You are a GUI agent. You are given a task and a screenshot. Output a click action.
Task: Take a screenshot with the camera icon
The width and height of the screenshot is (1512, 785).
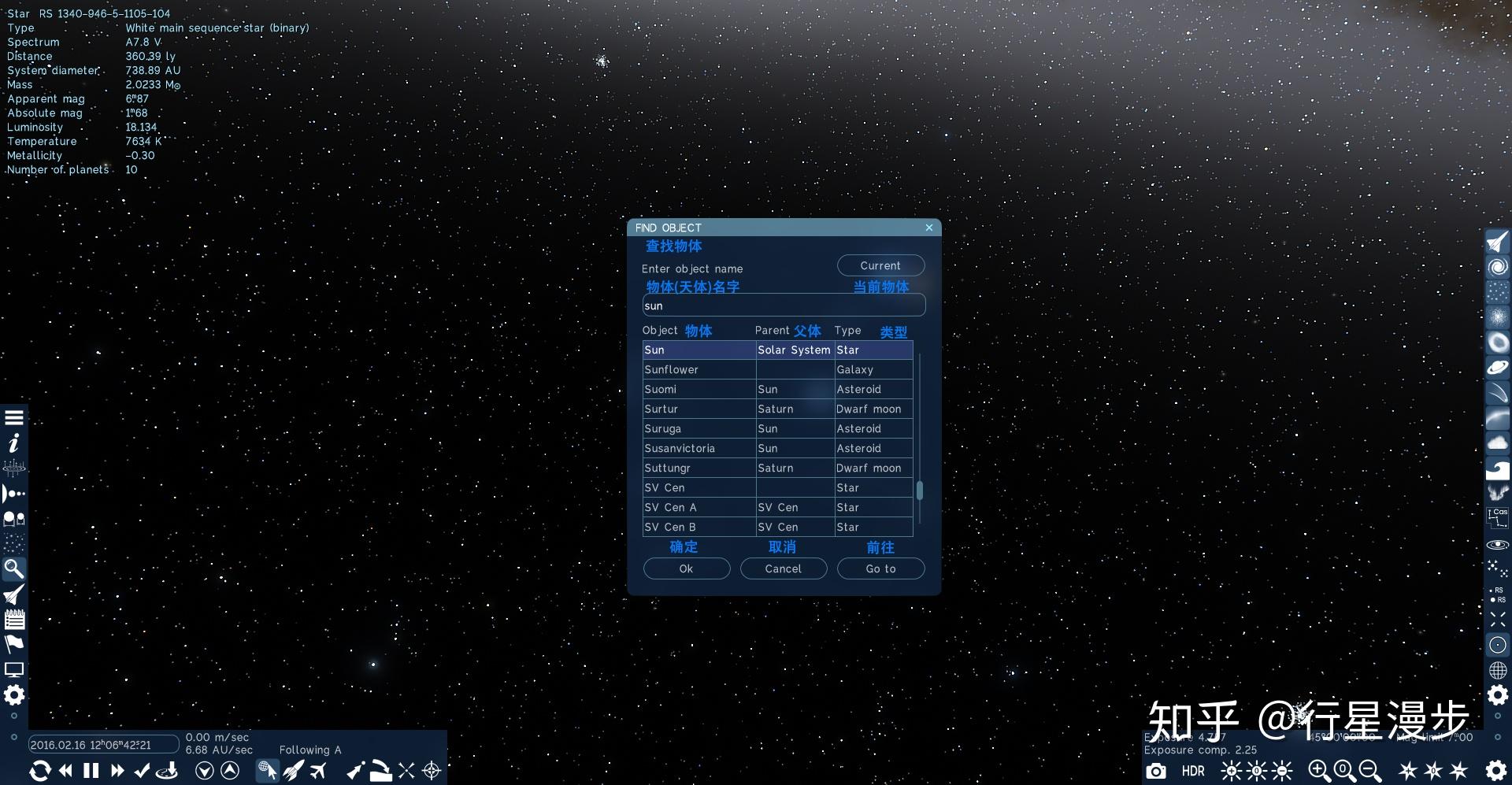[1155, 772]
